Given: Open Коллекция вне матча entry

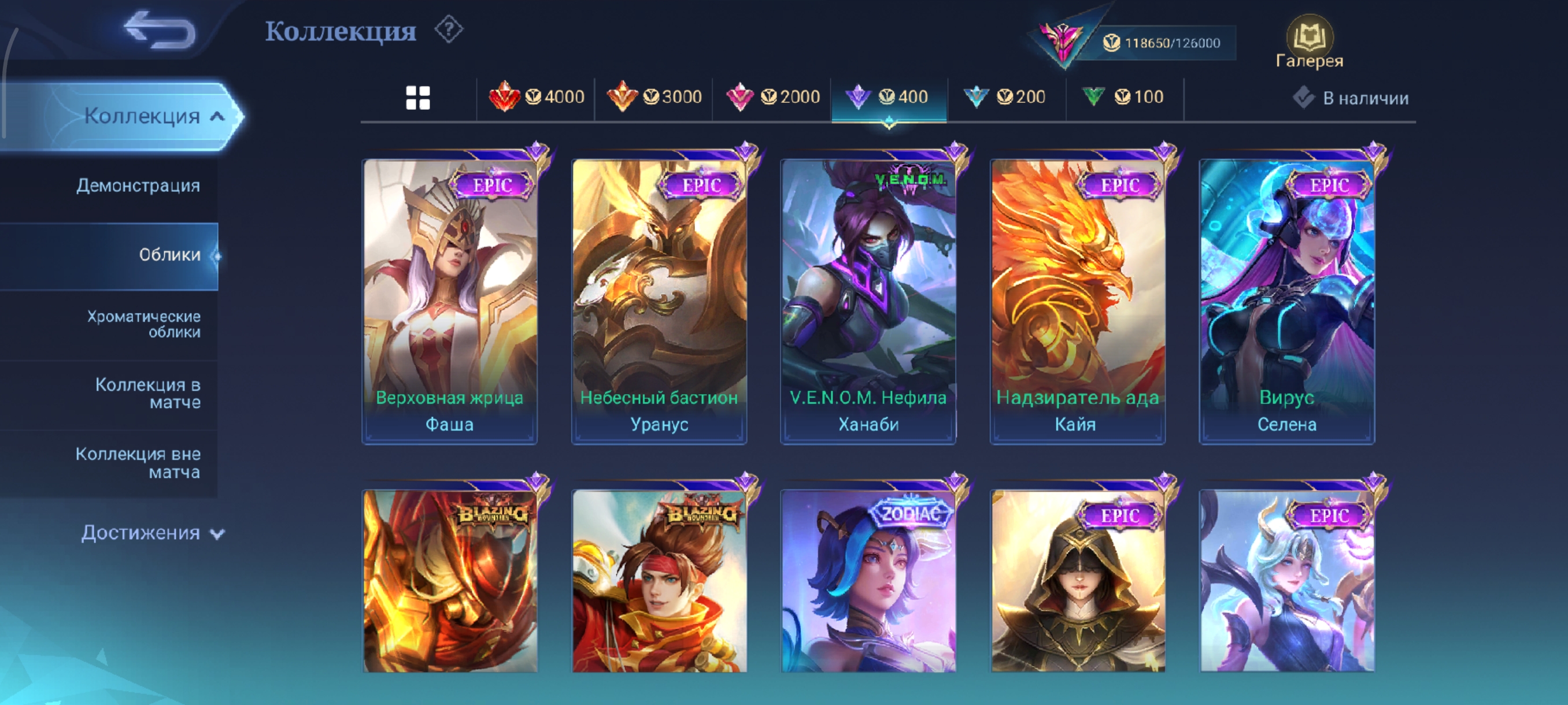Looking at the screenshot, I should (138, 463).
